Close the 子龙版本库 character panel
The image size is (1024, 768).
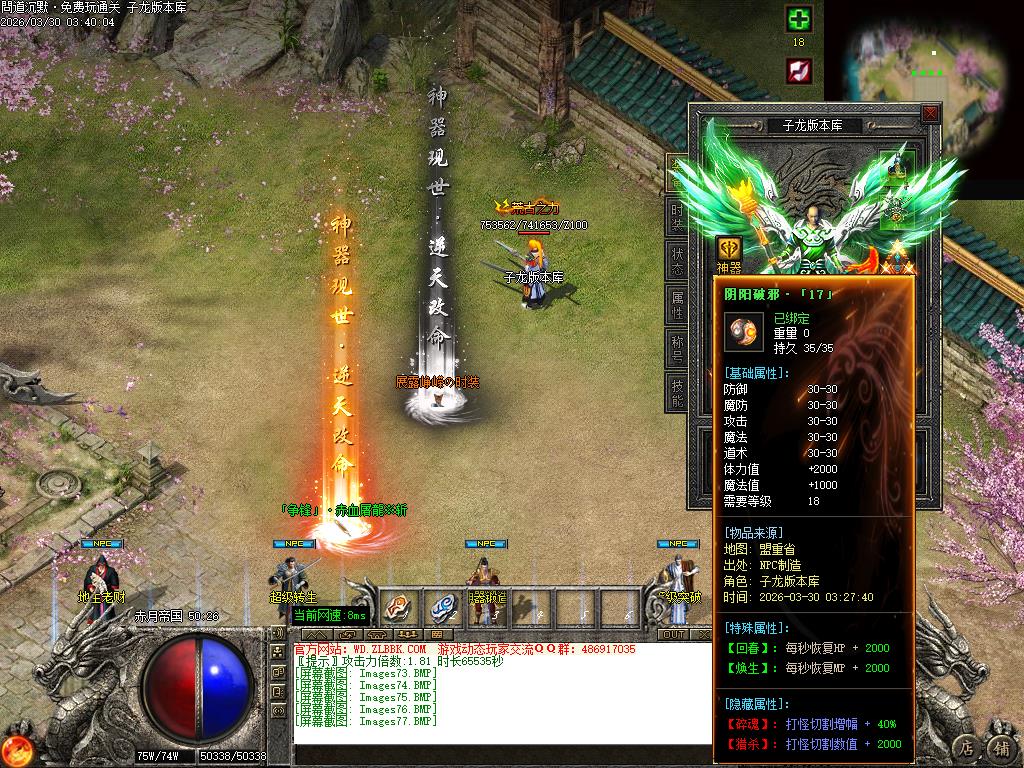point(930,113)
